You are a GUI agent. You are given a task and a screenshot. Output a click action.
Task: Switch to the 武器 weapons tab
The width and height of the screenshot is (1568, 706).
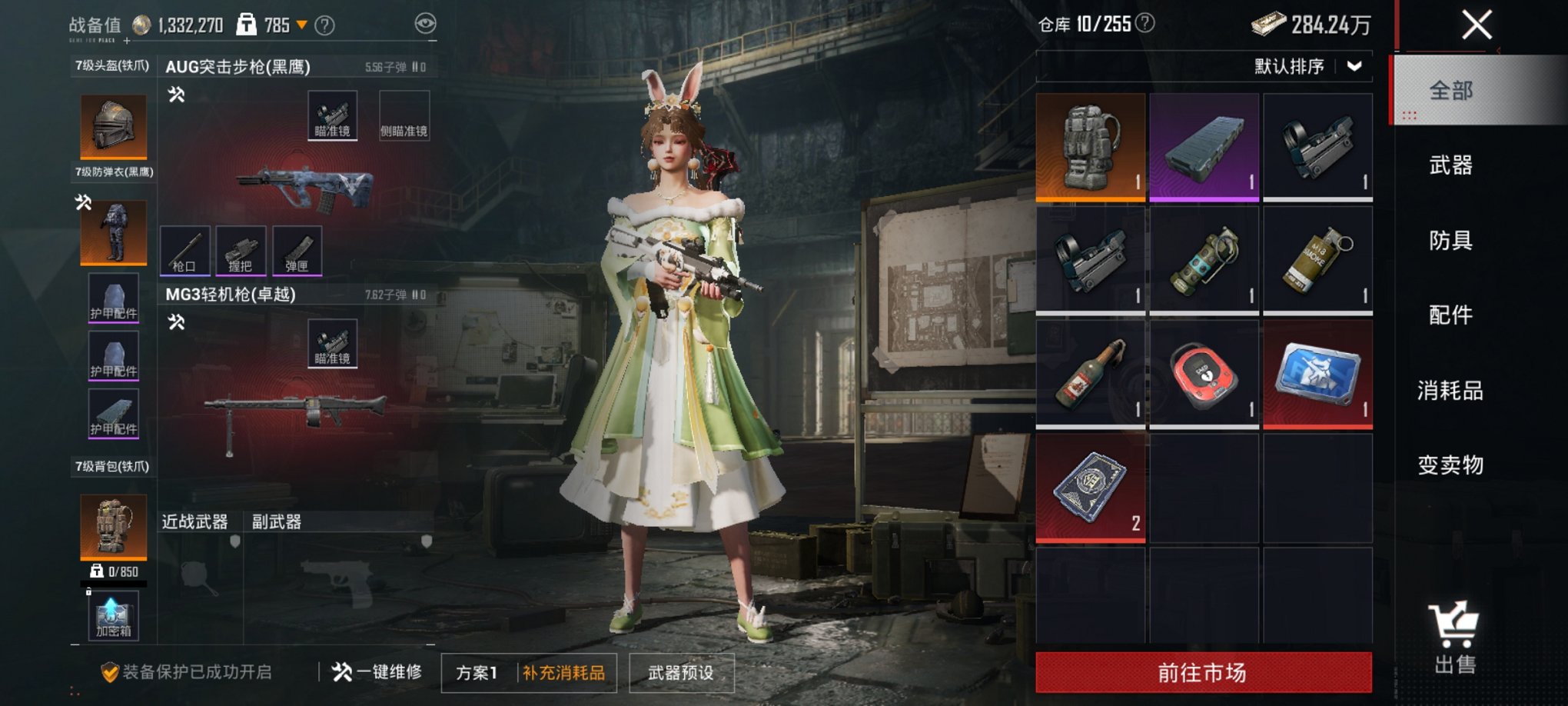(x=1450, y=165)
